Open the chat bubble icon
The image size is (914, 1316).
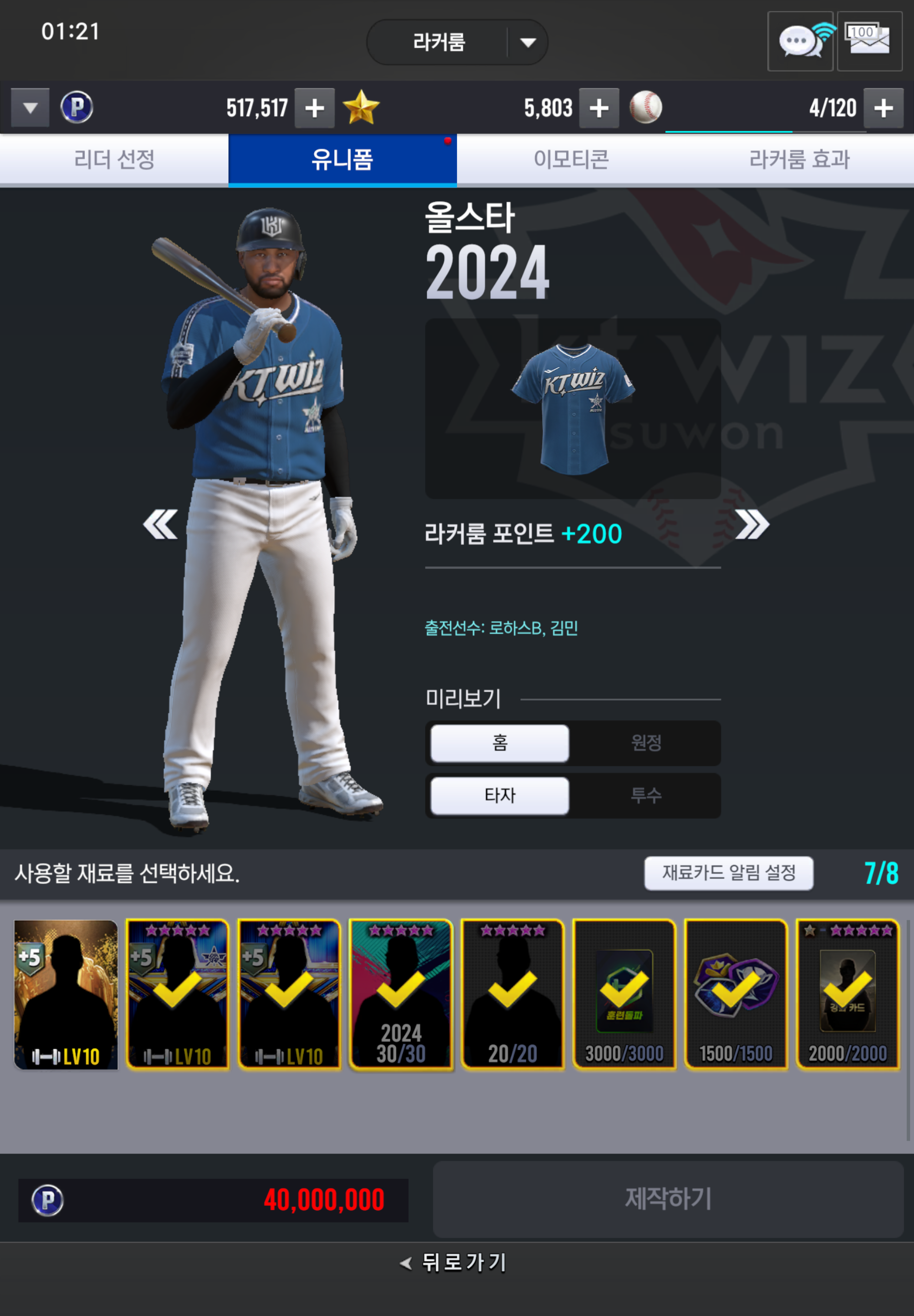(800, 41)
